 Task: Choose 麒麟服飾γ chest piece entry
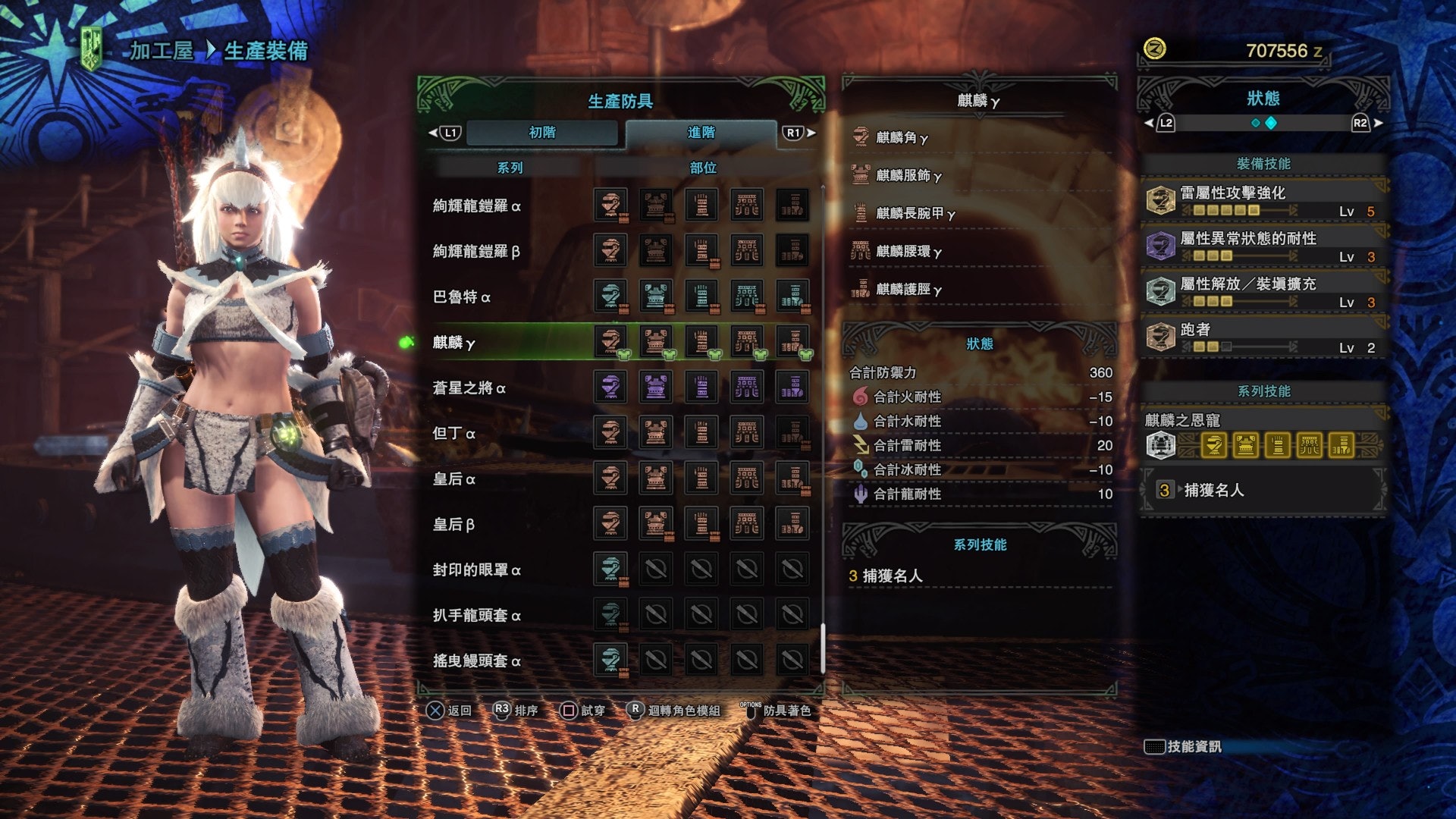(x=908, y=175)
